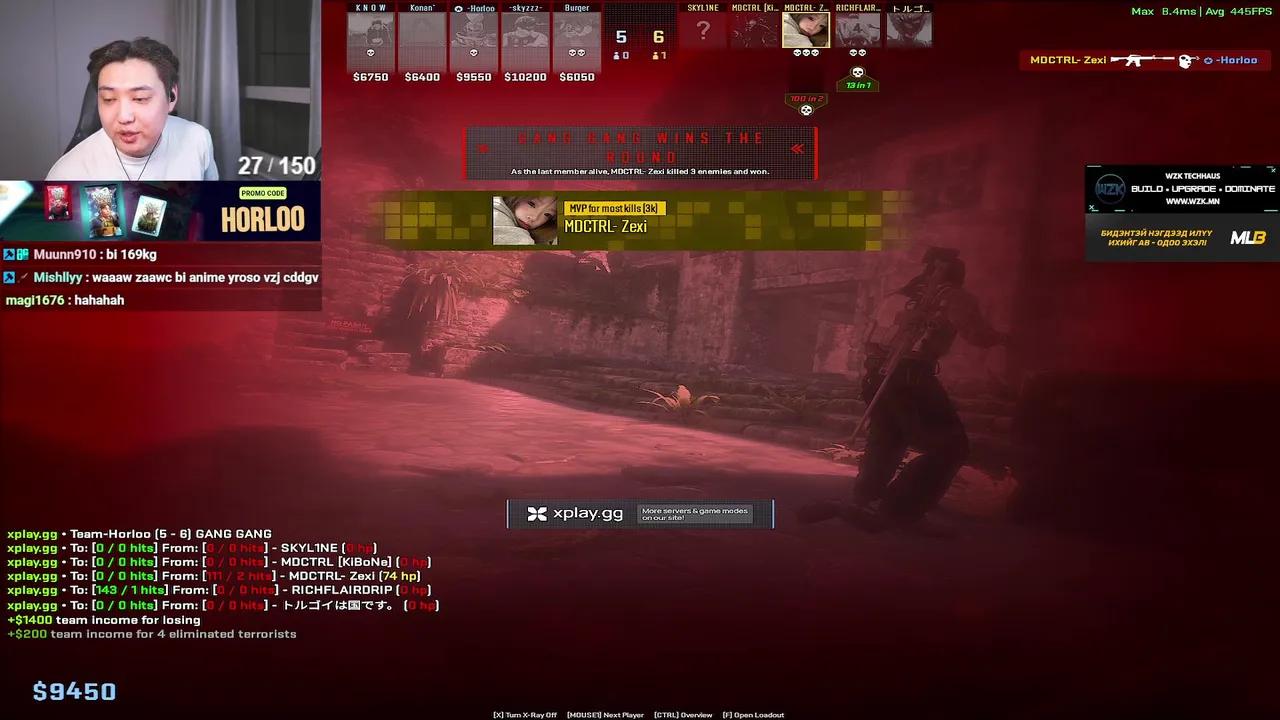Toggle X-Ray off via the X keybind
The height and width of the screenshot is (720, 1280).
coord(523,714)
